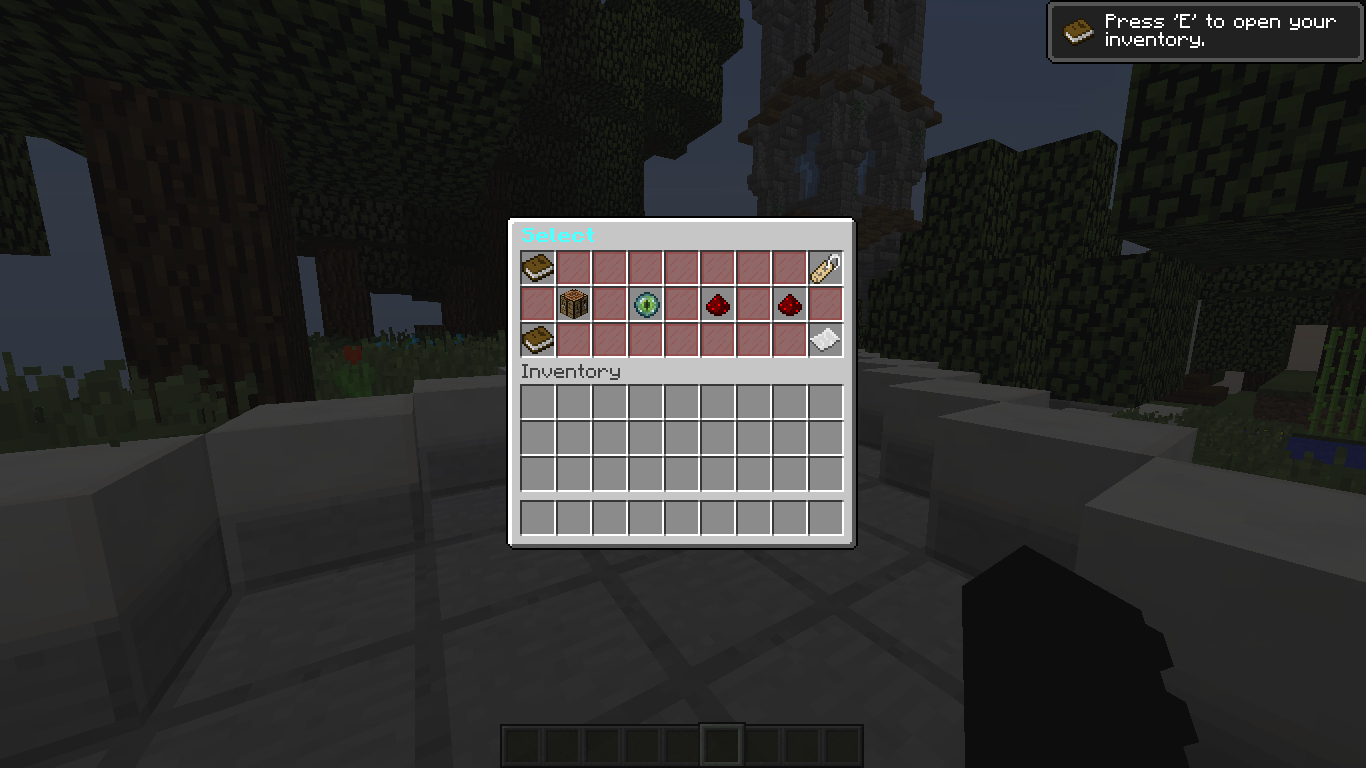Select the left redstone dust pile

[717, 304]
